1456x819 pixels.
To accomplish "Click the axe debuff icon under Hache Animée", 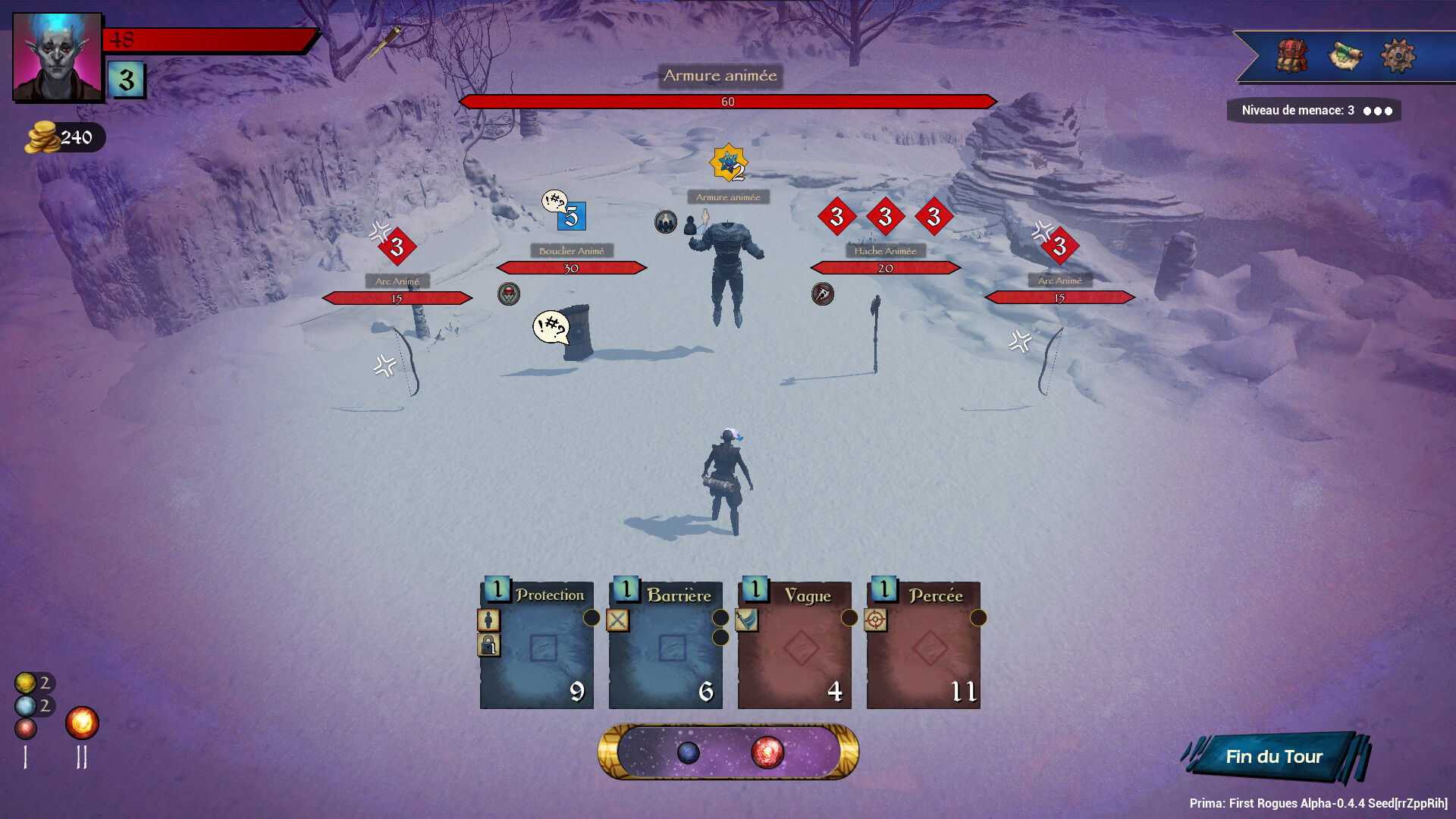I will tap(824, 295).
